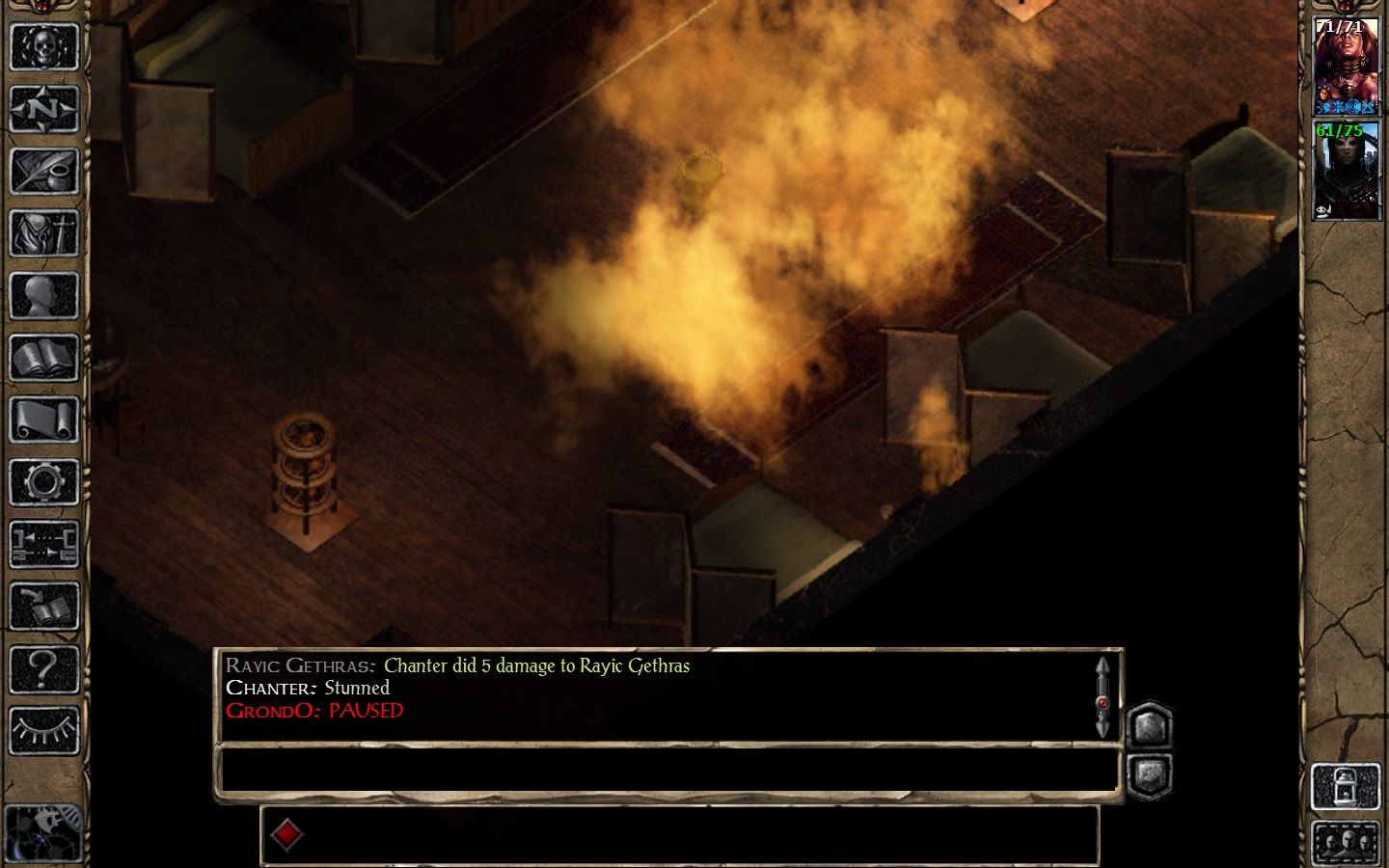Toggle the lantern party AI button

tap(1347, 786)
